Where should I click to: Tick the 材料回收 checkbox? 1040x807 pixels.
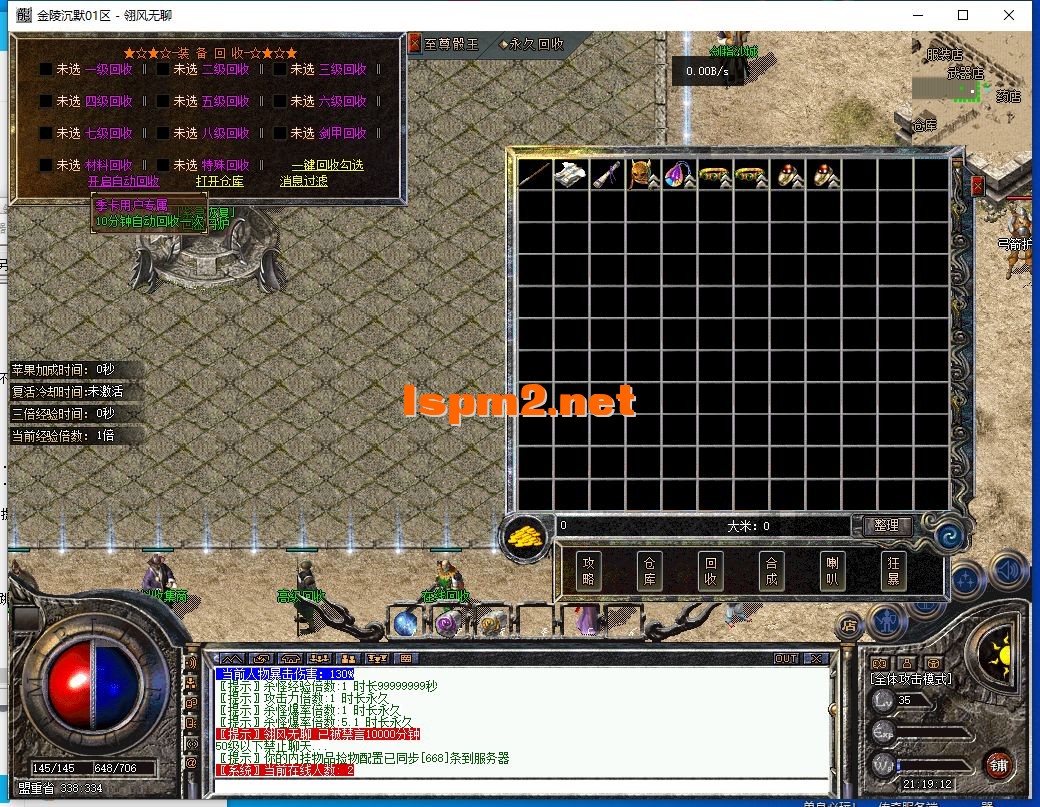46,166
